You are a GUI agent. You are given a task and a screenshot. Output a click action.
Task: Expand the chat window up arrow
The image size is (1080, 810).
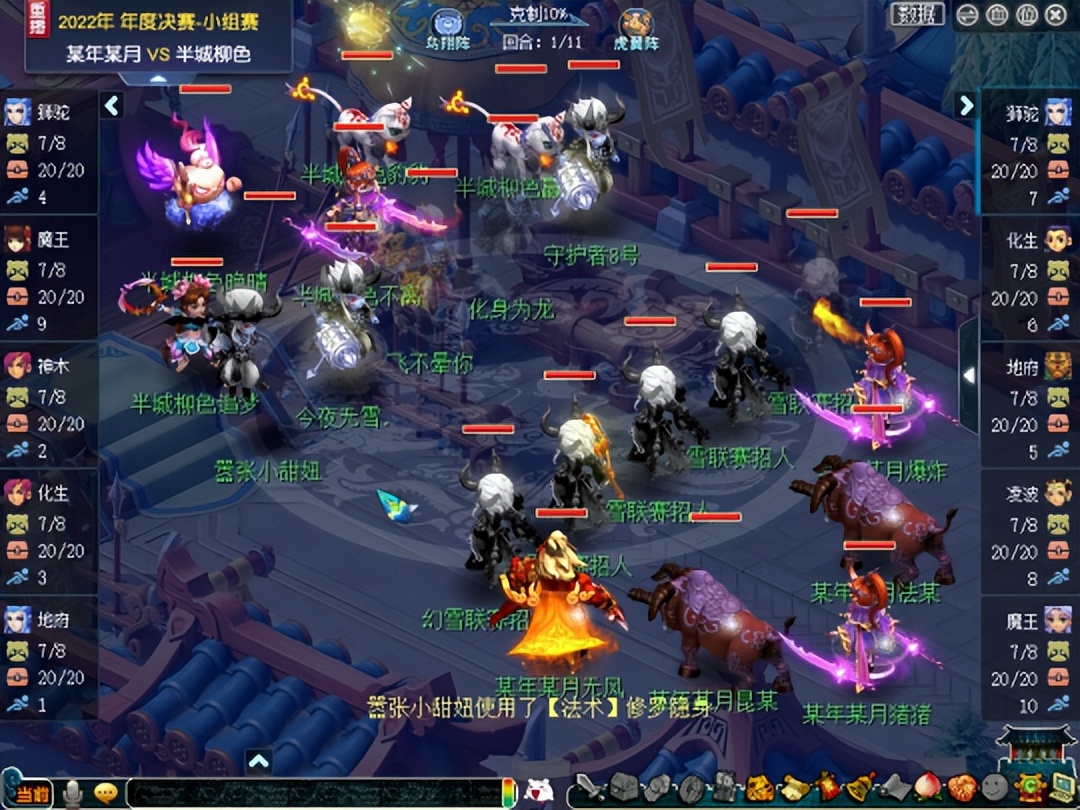pos(258,762)
